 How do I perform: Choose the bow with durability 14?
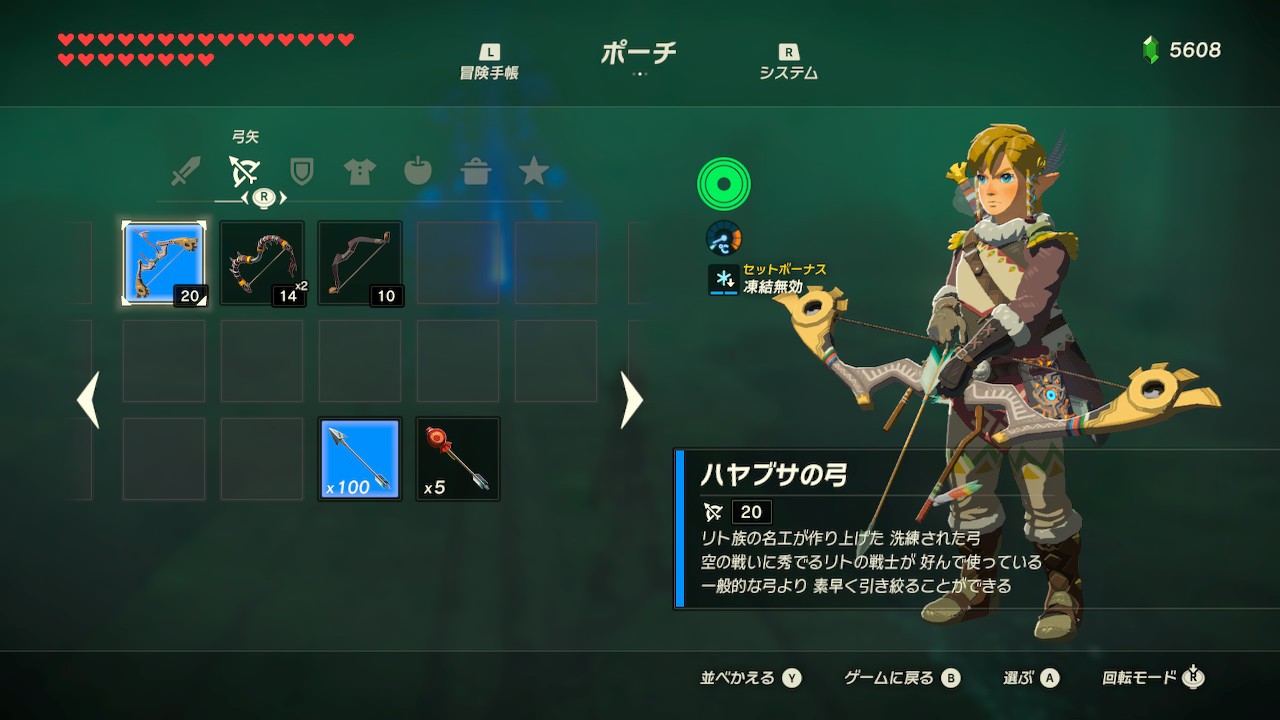coord(262,263)
